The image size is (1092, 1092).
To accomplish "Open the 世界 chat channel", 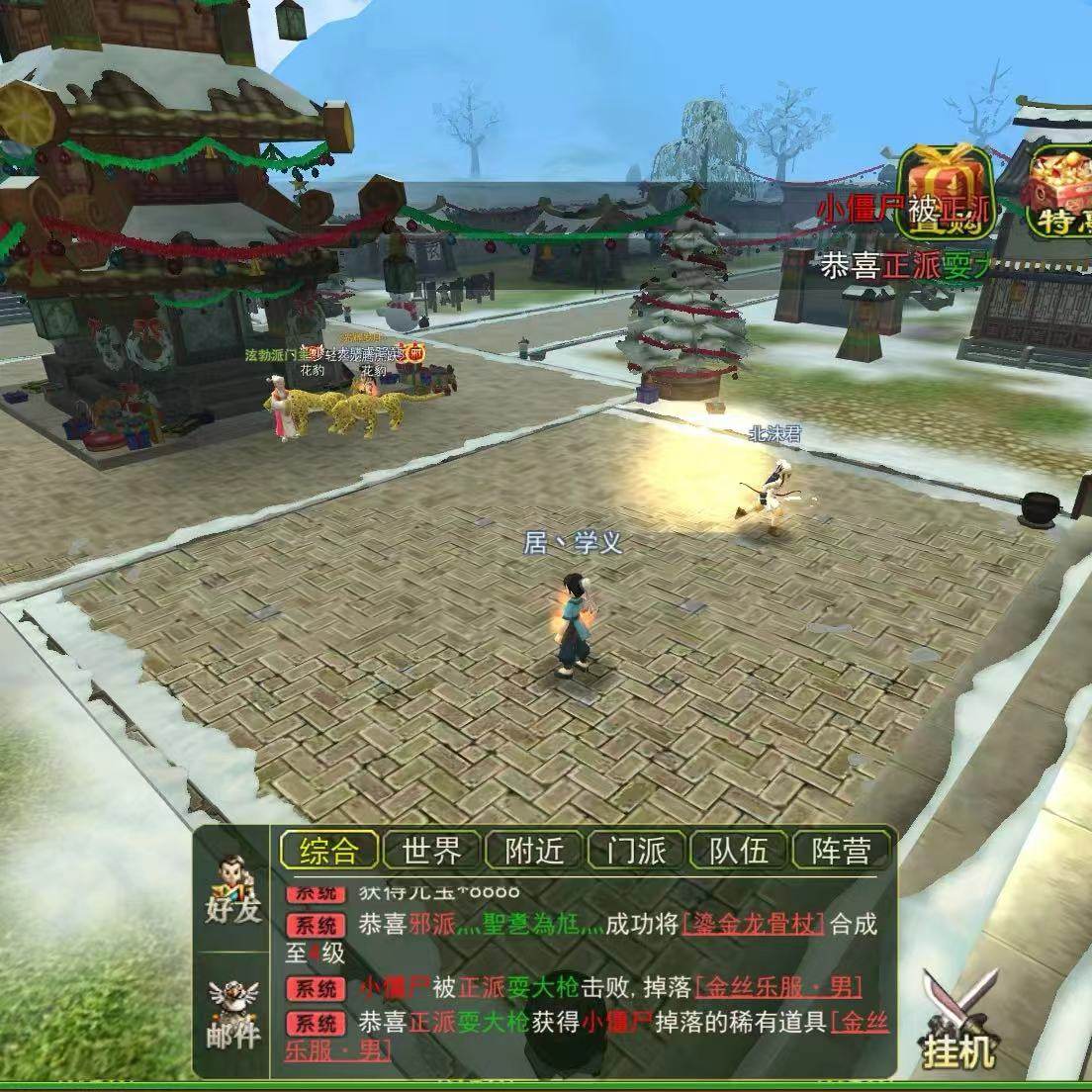I will point(432,850).
